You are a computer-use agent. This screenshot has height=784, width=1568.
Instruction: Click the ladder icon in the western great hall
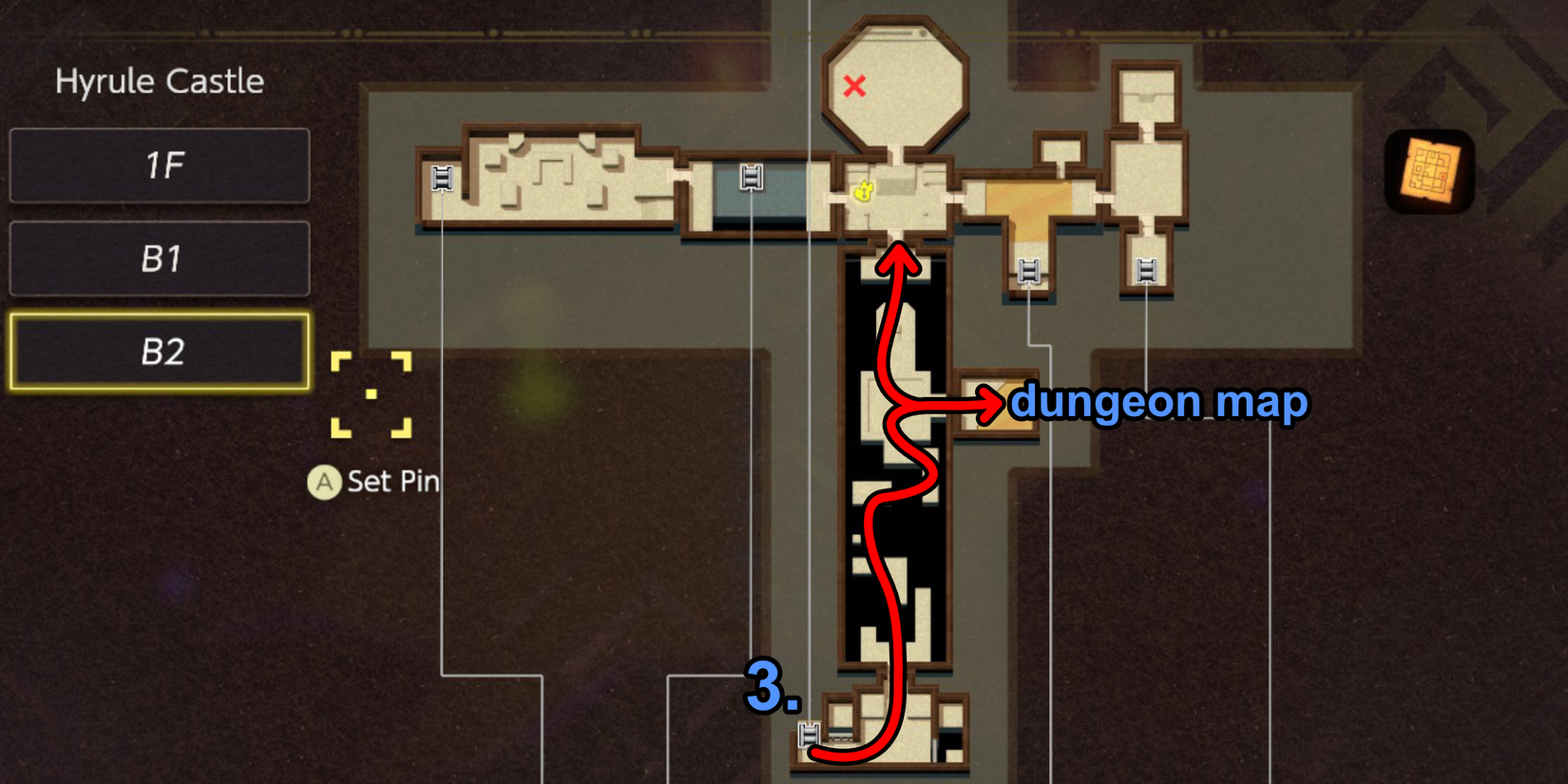[442, 180]
